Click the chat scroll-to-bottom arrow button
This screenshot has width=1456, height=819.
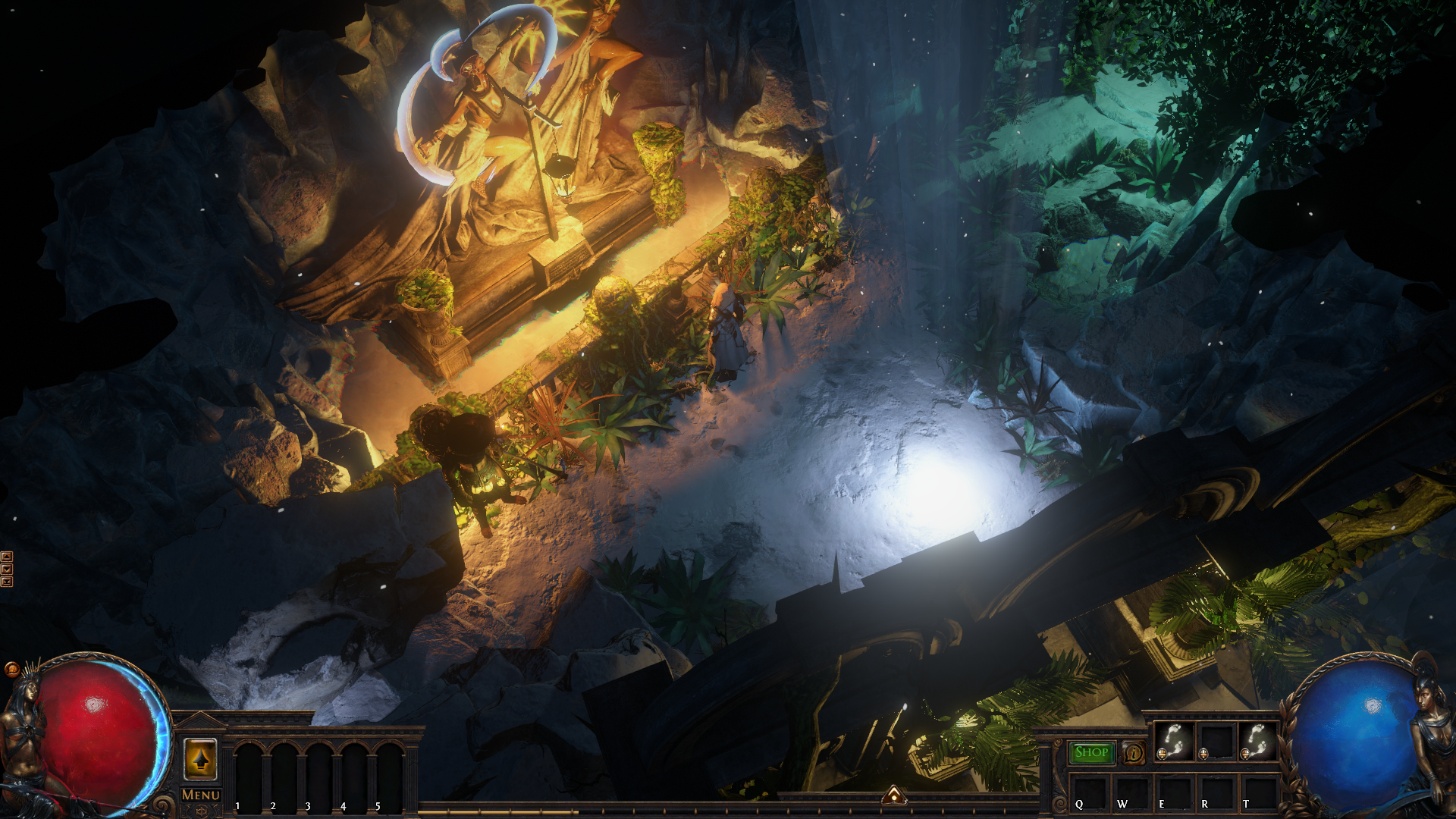click(x=7, y=582)
